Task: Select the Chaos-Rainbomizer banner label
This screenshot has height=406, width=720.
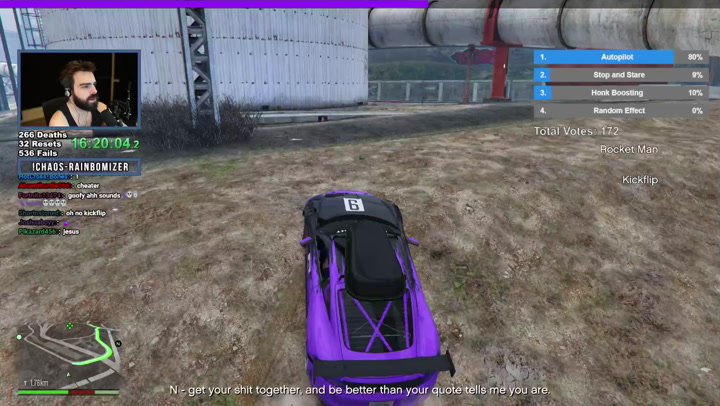Action: (x=79, y=166)
